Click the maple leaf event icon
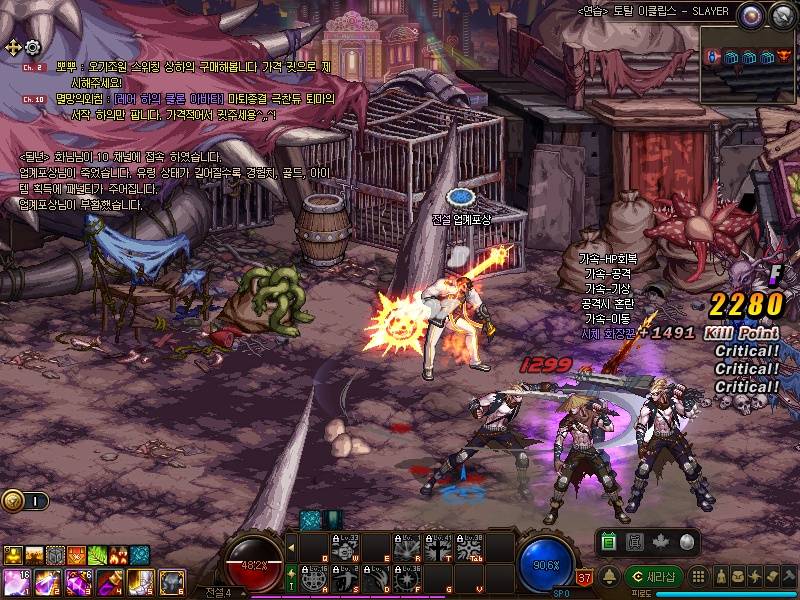Viewport: 800px width, 600px height. point(659,542)
